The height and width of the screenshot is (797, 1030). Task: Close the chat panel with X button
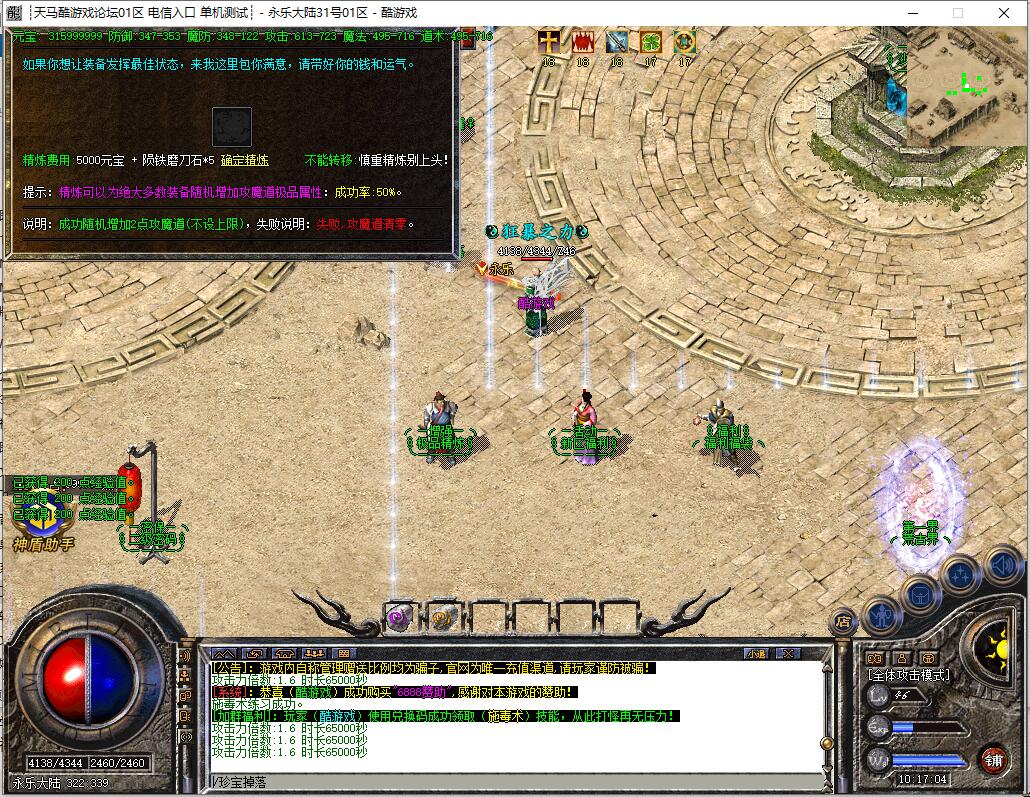point(788,653)
